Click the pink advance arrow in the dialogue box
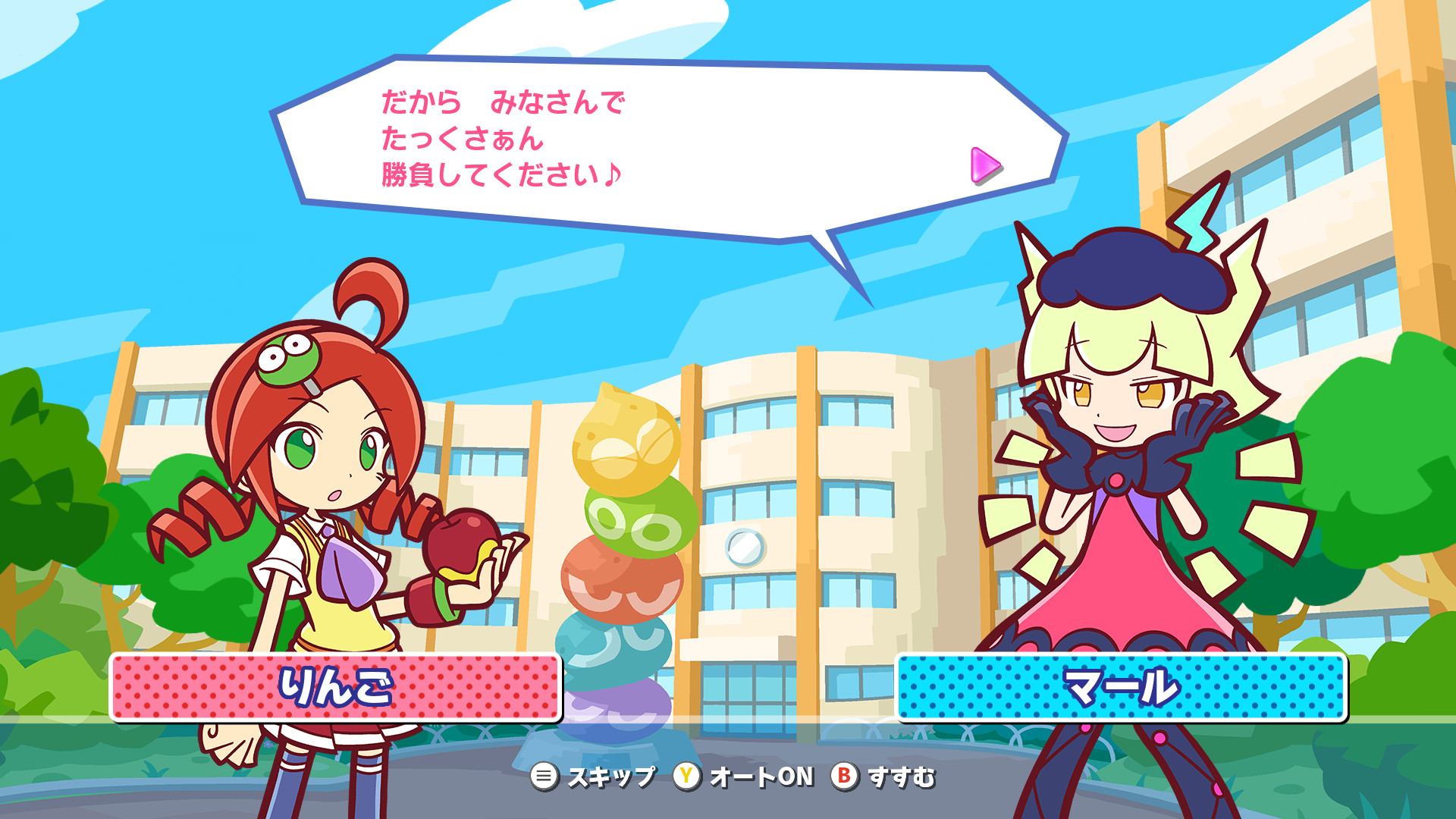 984,165
